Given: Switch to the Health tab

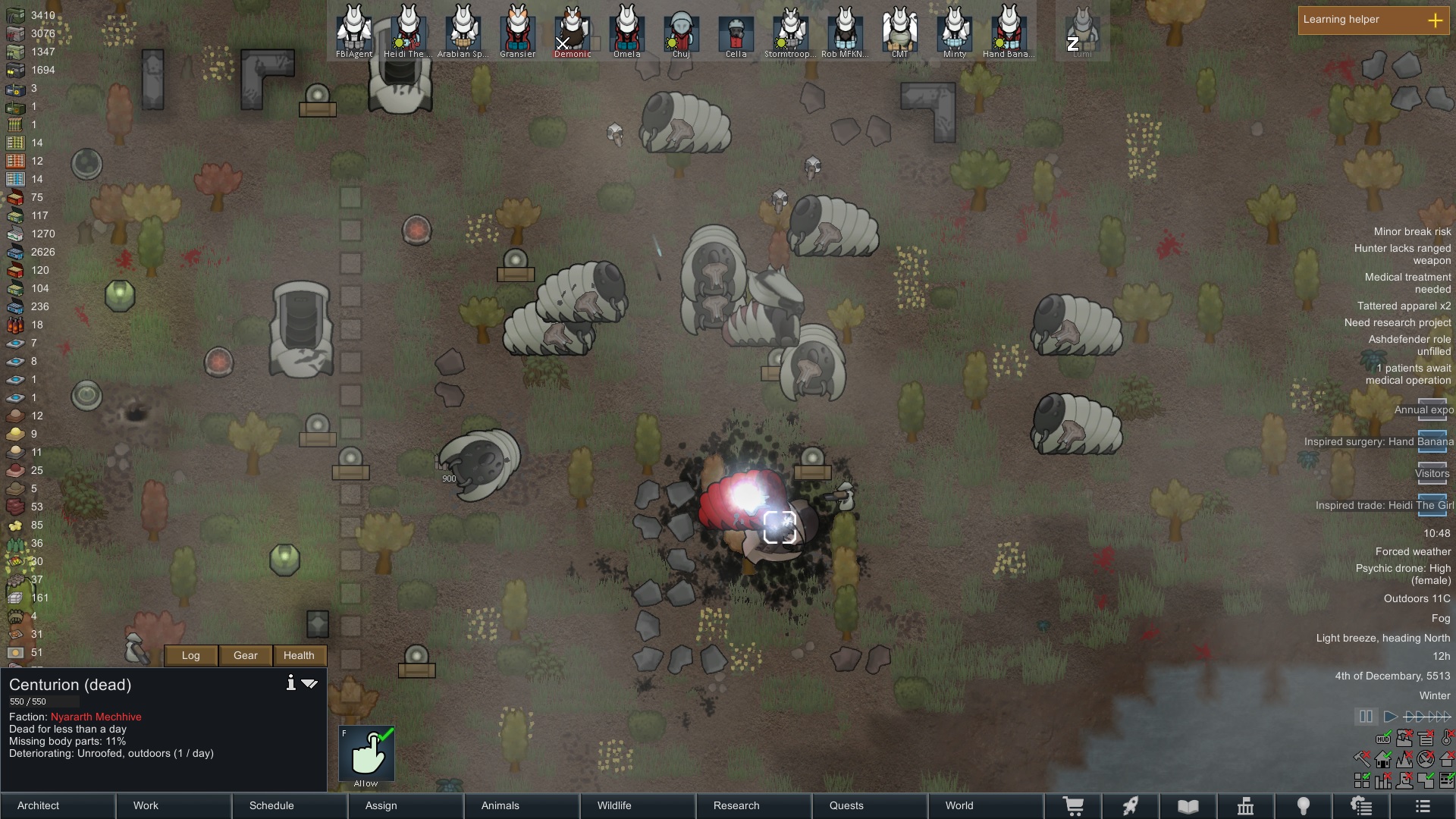Looking at the screenshot, I should pos(299,655).
